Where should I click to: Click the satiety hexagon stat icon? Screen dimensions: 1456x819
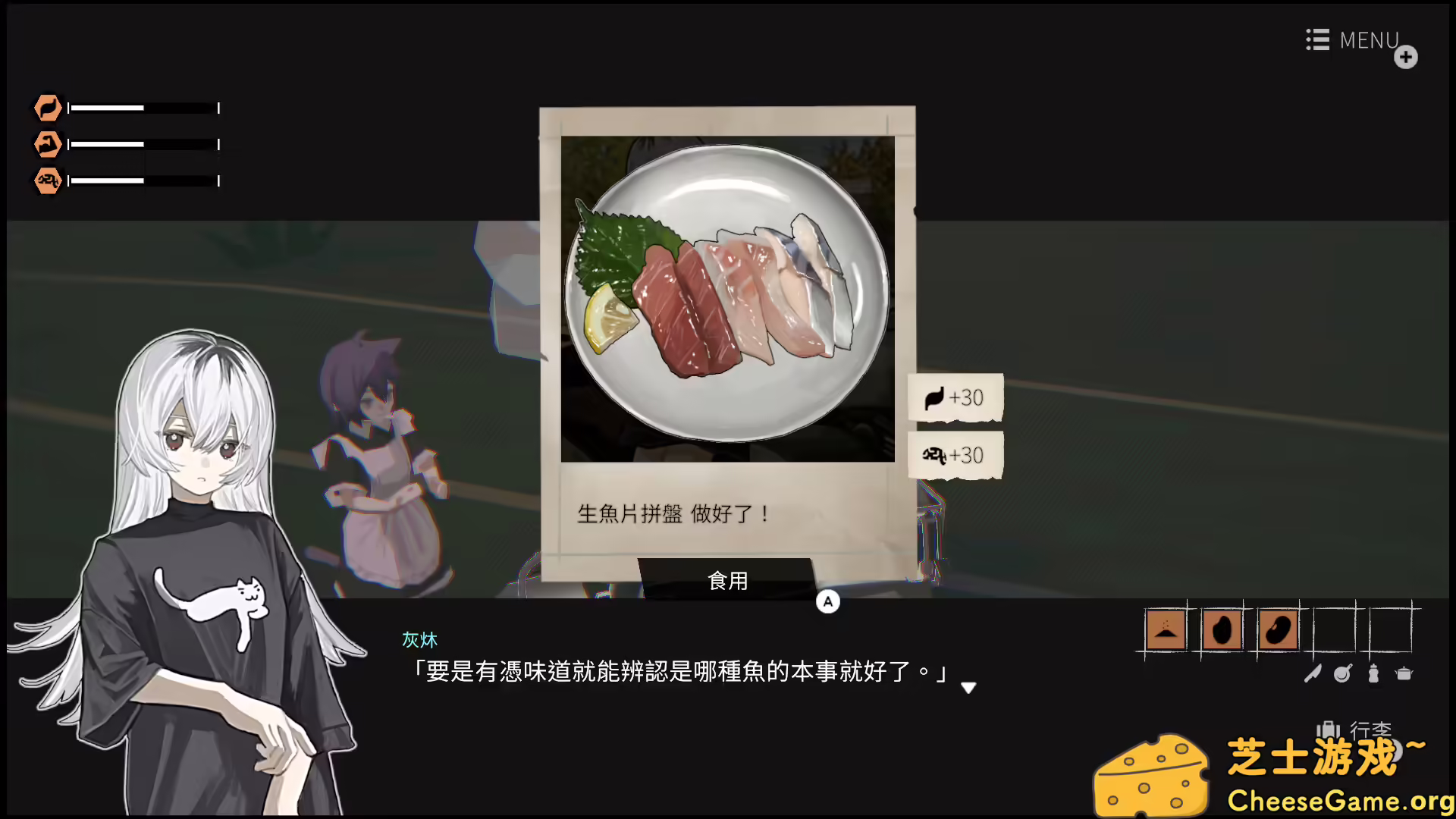[47, 108]
